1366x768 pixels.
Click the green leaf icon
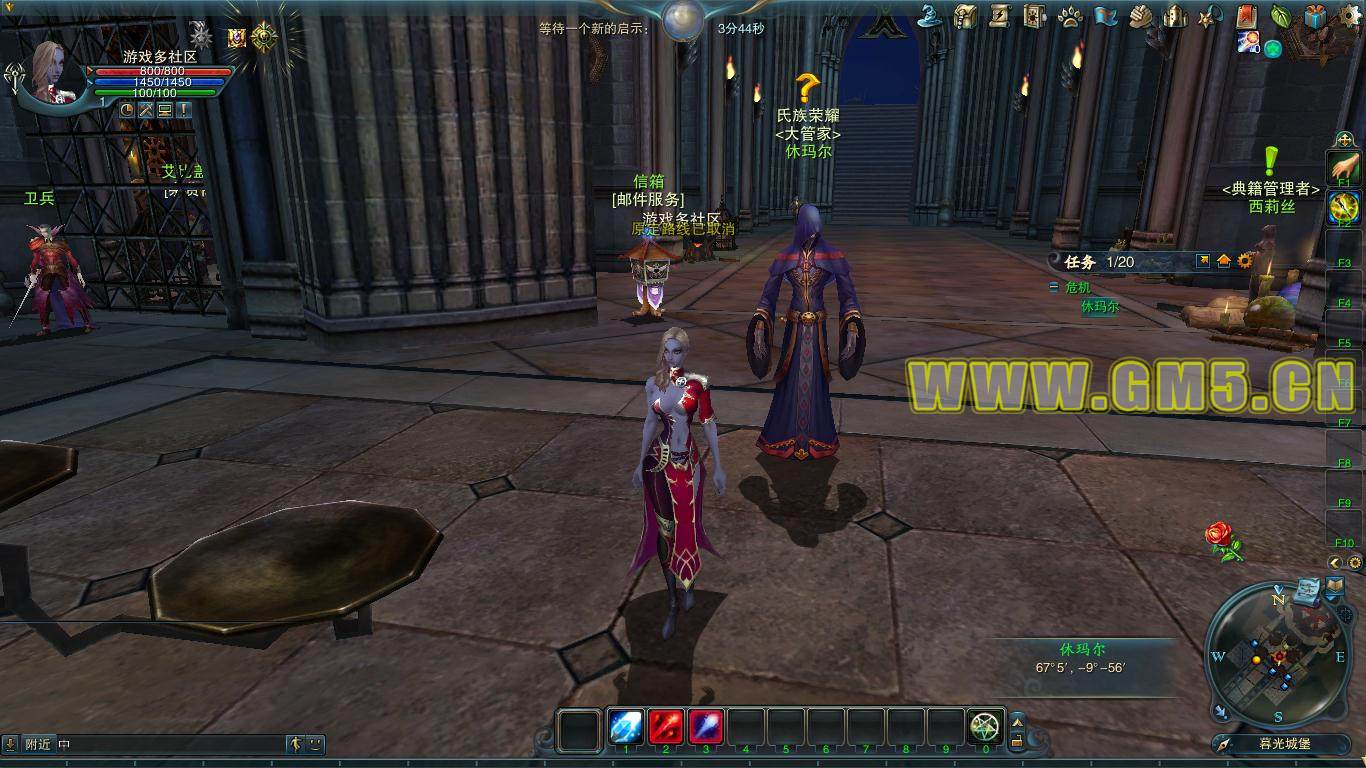coord(1280,16)
